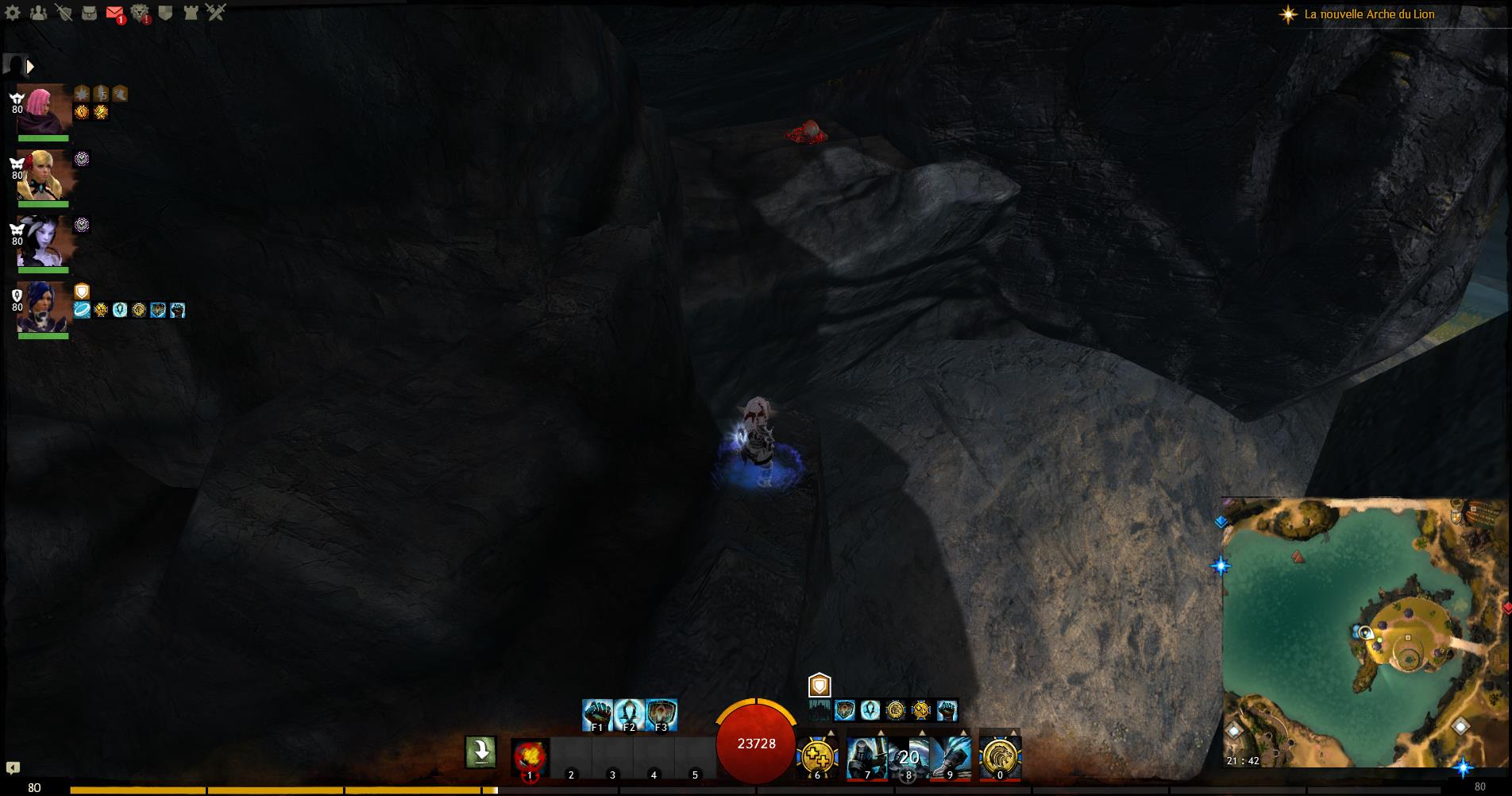Open the hero panel sword-and-shield icon
The height and width of the screenshot is (796, 1512).
click(64, 13)
